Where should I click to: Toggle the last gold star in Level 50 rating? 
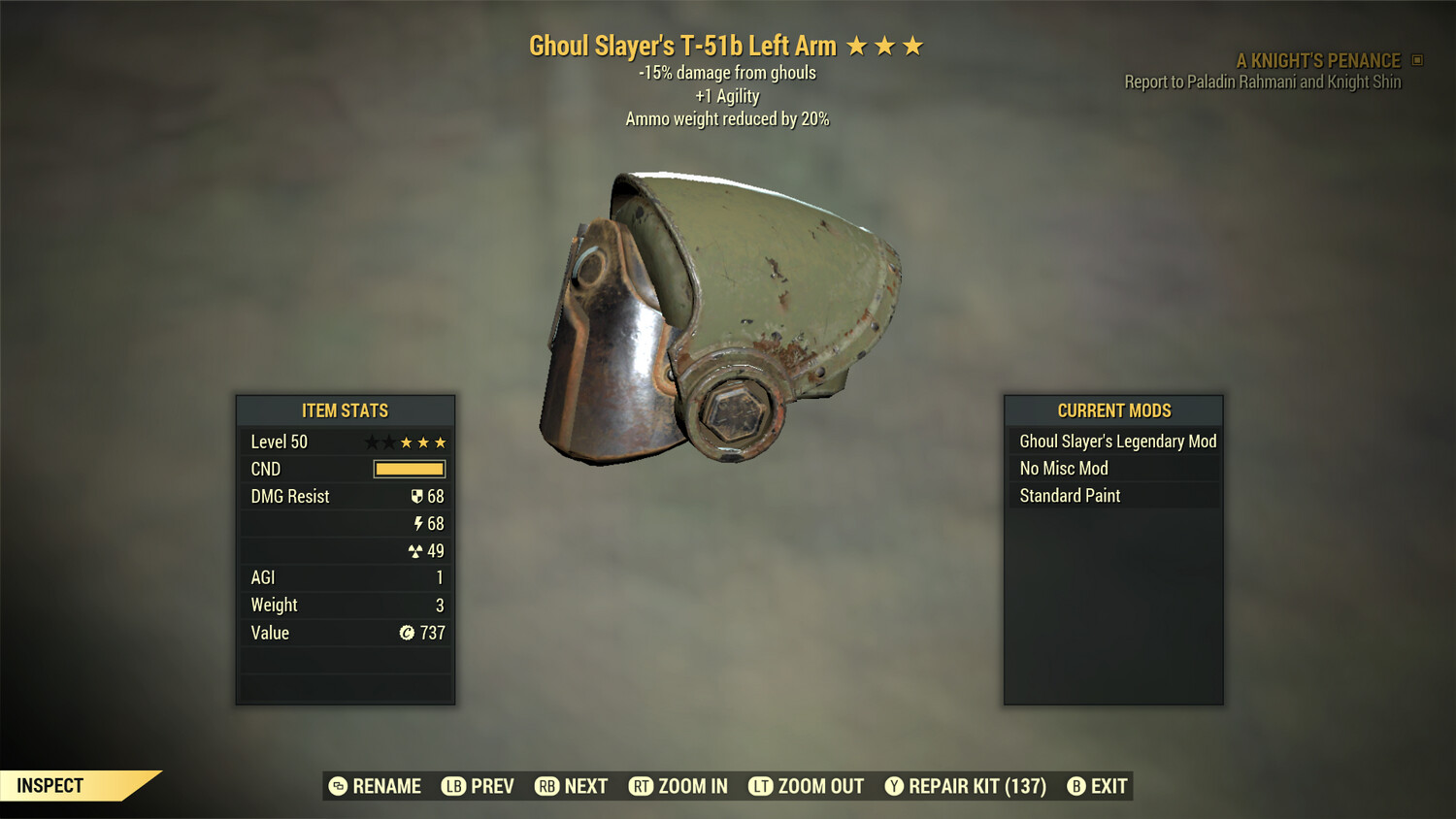point(442,442)
